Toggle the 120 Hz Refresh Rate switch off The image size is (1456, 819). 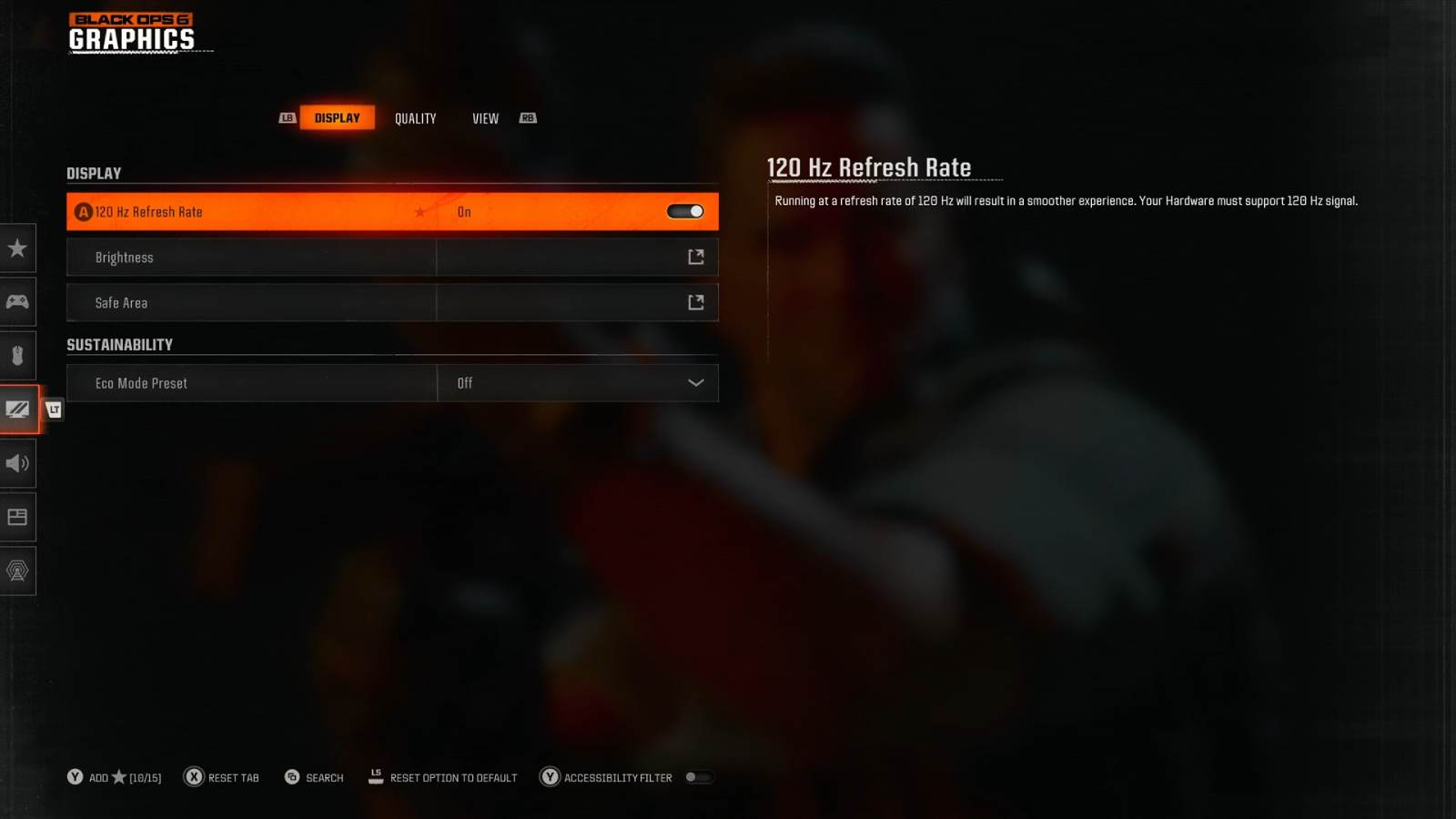684,210
